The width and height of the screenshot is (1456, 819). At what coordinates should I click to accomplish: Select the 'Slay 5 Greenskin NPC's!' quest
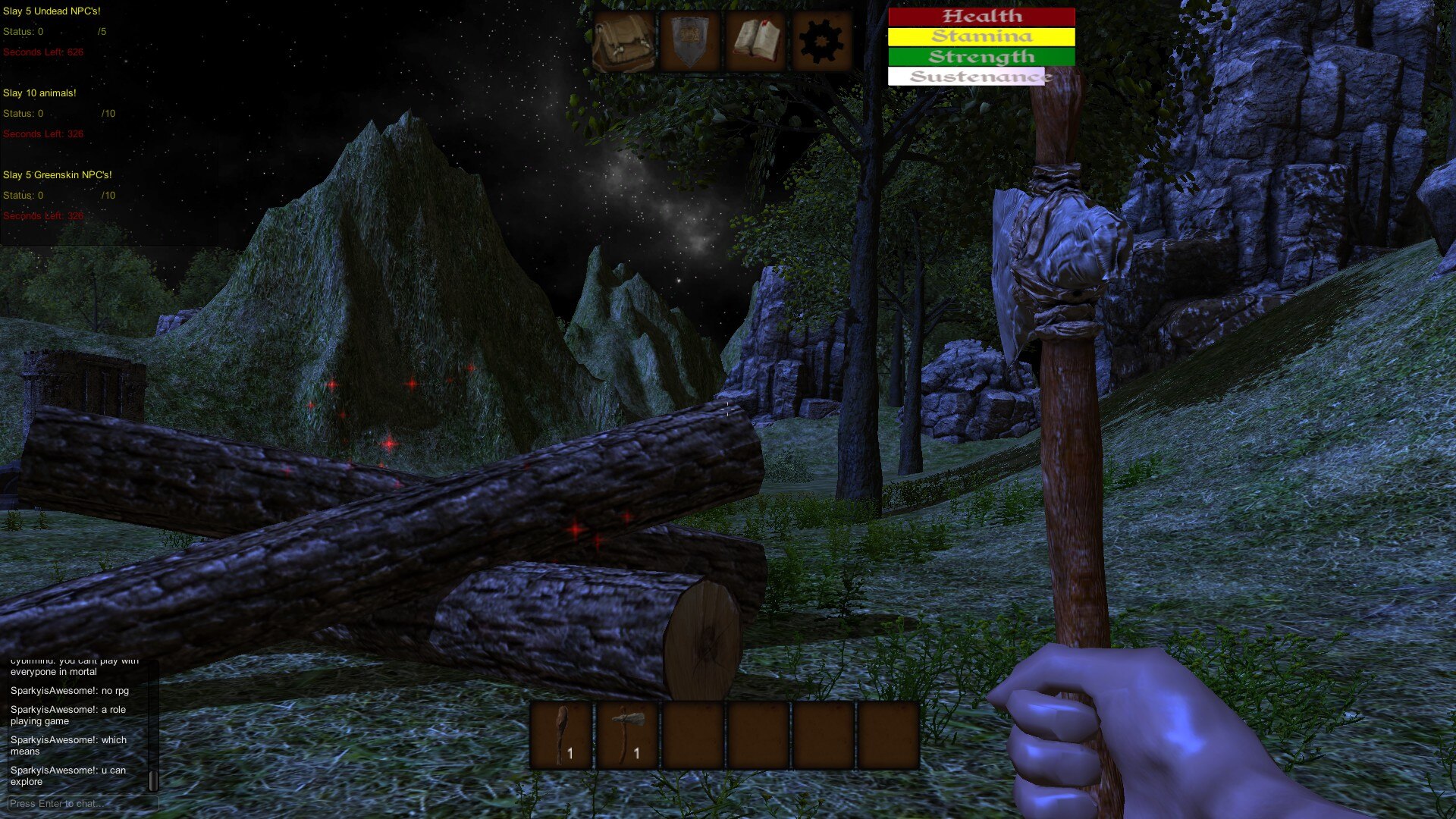(57, 175)
